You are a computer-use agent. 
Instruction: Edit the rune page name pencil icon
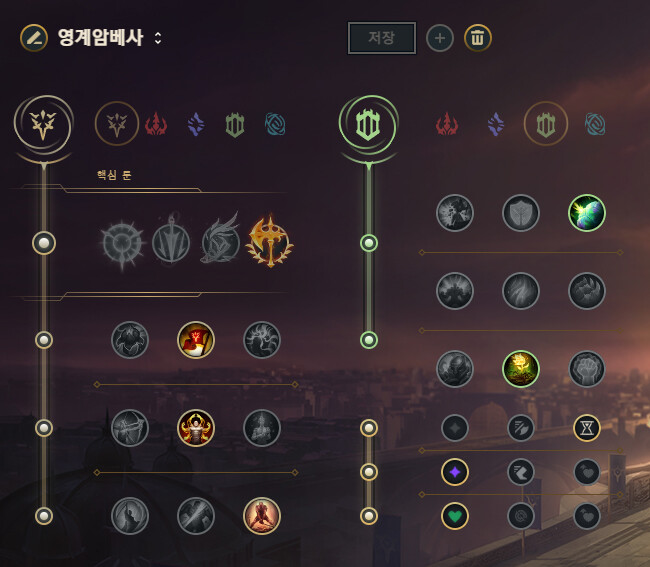[34, 38]
